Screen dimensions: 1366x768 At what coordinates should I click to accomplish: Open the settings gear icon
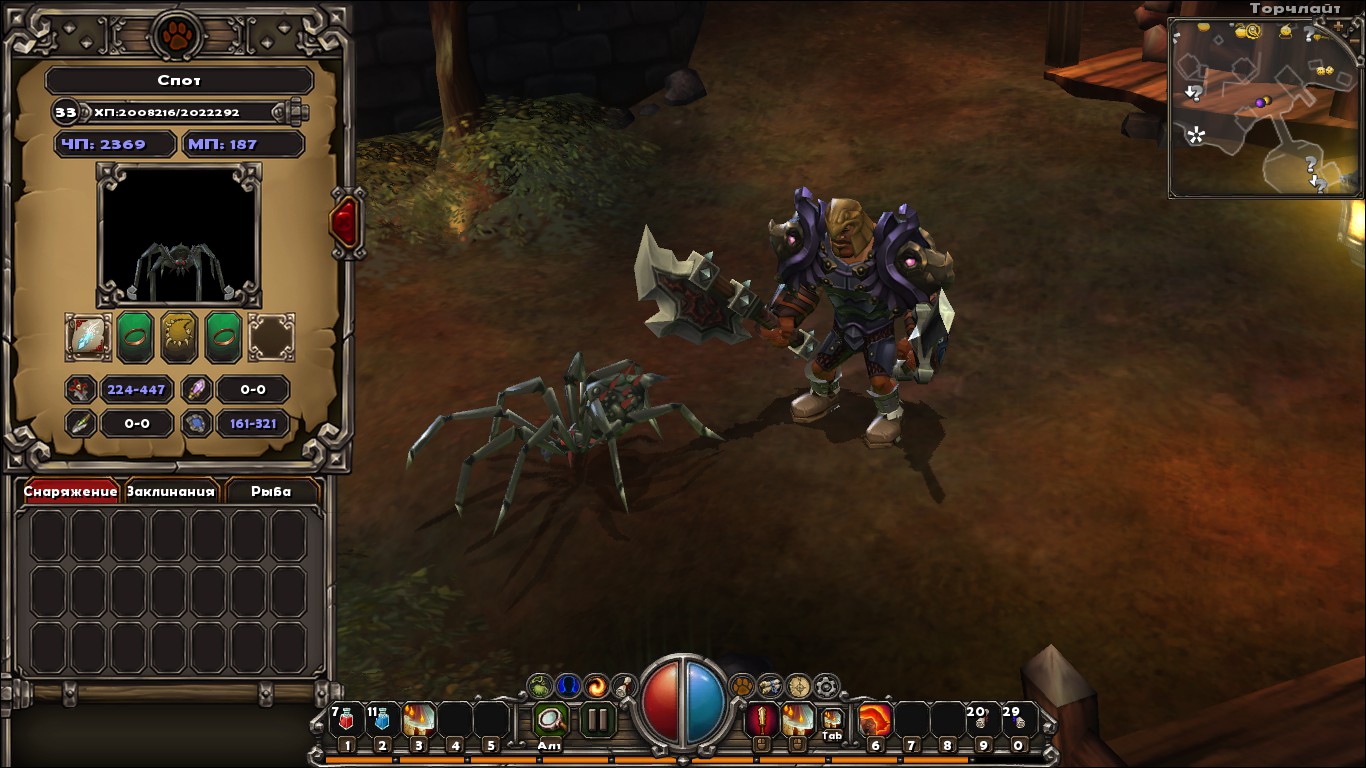pos(827,686)
